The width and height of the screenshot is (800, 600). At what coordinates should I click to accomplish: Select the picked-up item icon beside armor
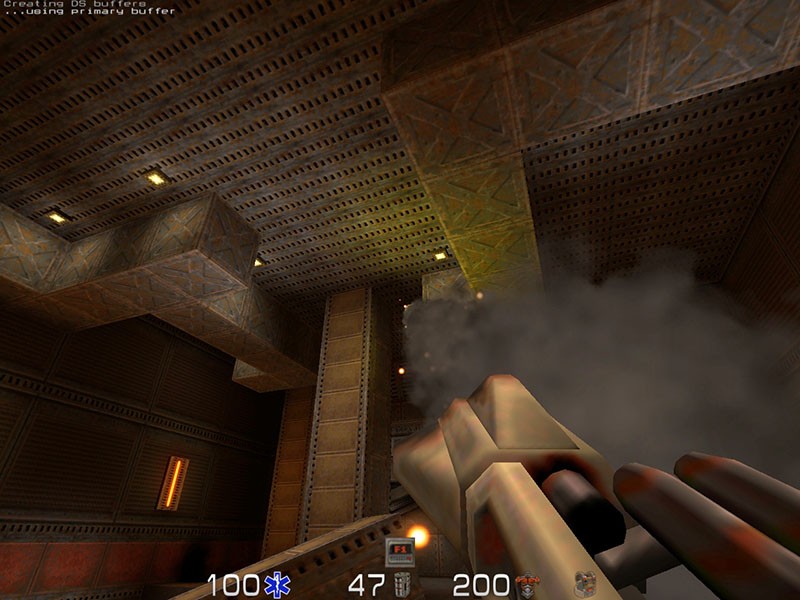(x=585, y=585)
